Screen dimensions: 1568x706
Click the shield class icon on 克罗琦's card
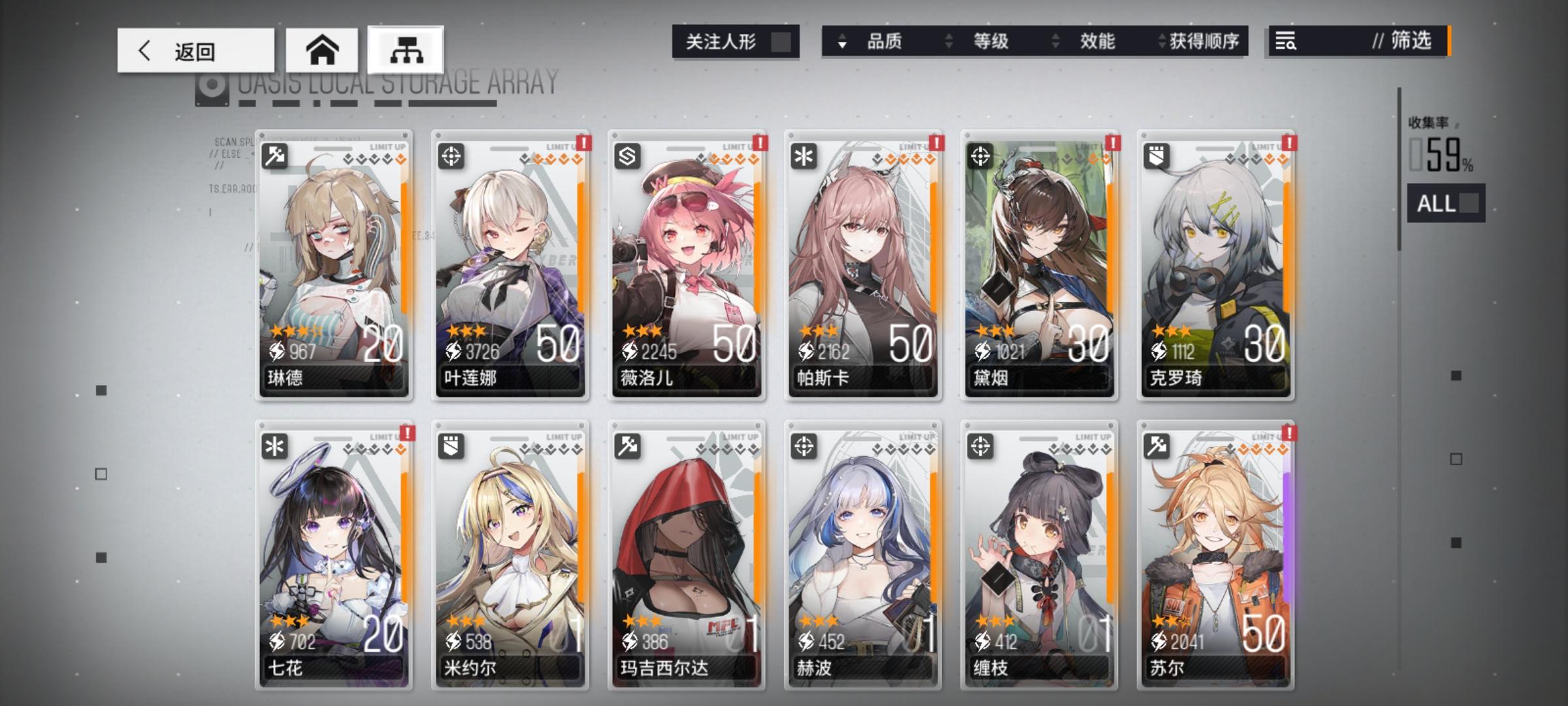[x=1158, y=155]
